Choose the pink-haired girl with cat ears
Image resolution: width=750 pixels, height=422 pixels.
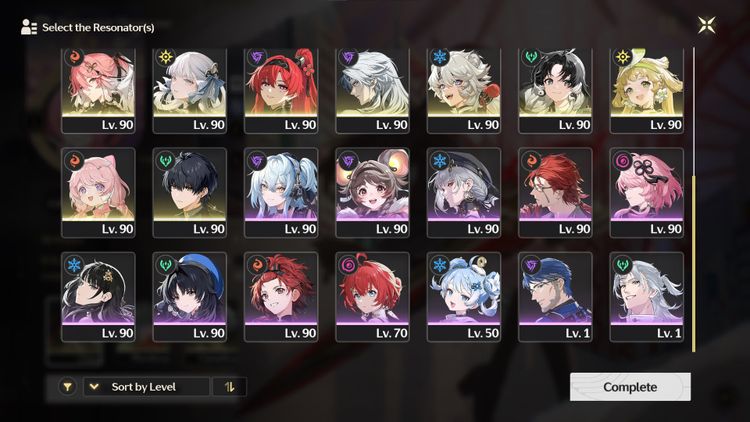coord(98,192)
